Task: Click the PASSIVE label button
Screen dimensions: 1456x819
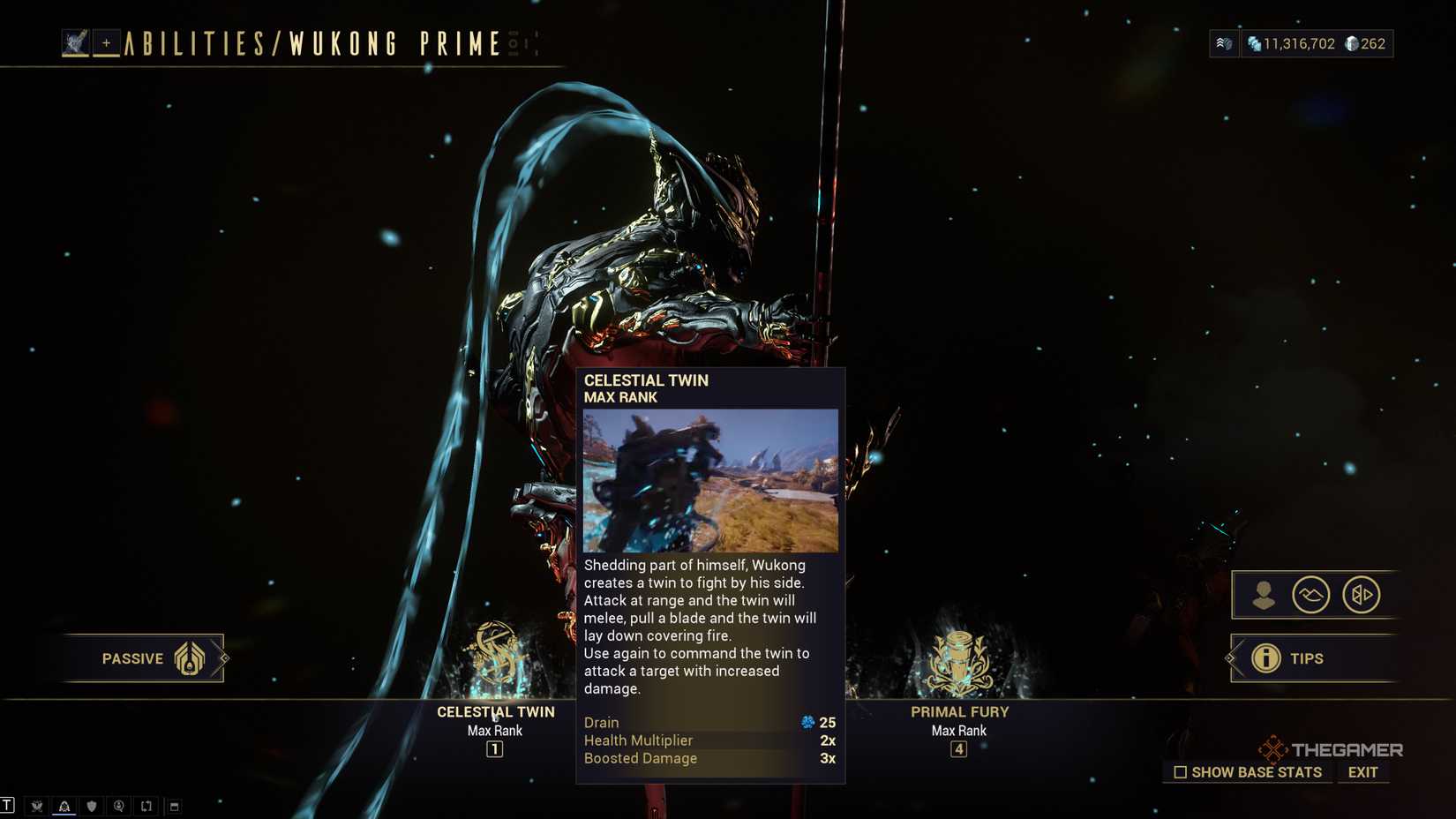Action: 132,658
